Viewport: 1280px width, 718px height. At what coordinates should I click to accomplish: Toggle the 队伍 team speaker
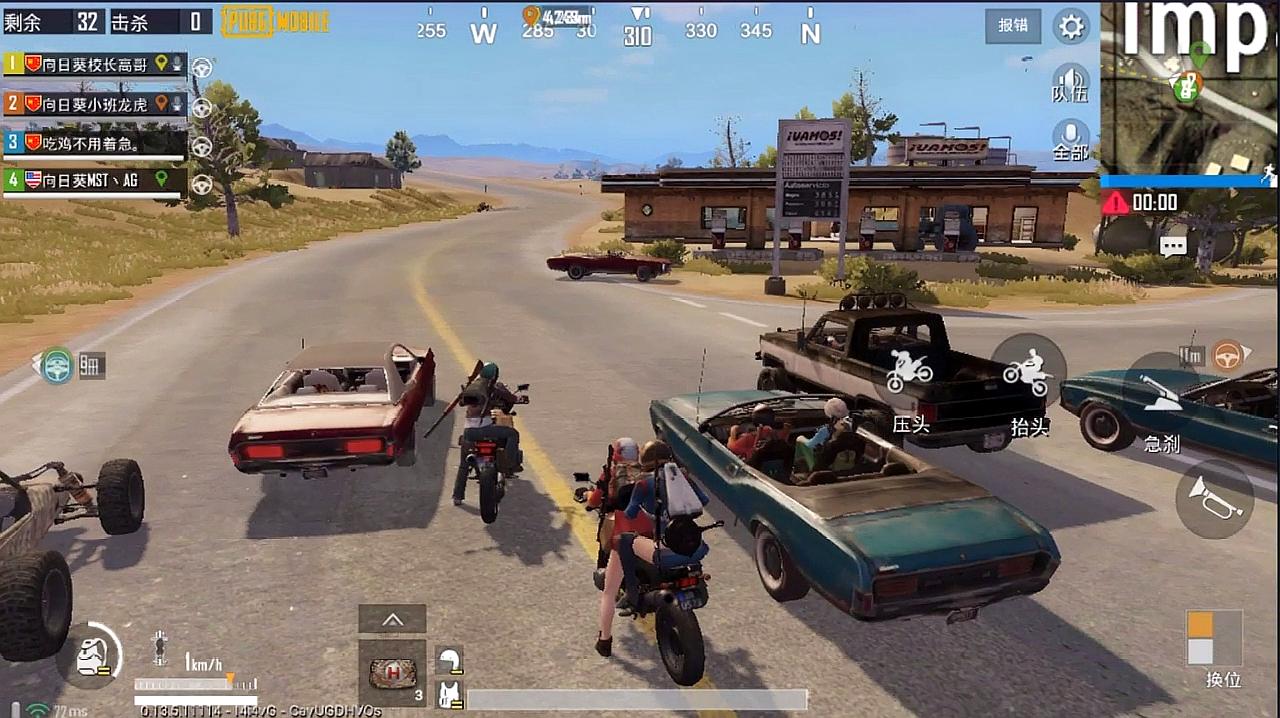[x=1070, y=82]
